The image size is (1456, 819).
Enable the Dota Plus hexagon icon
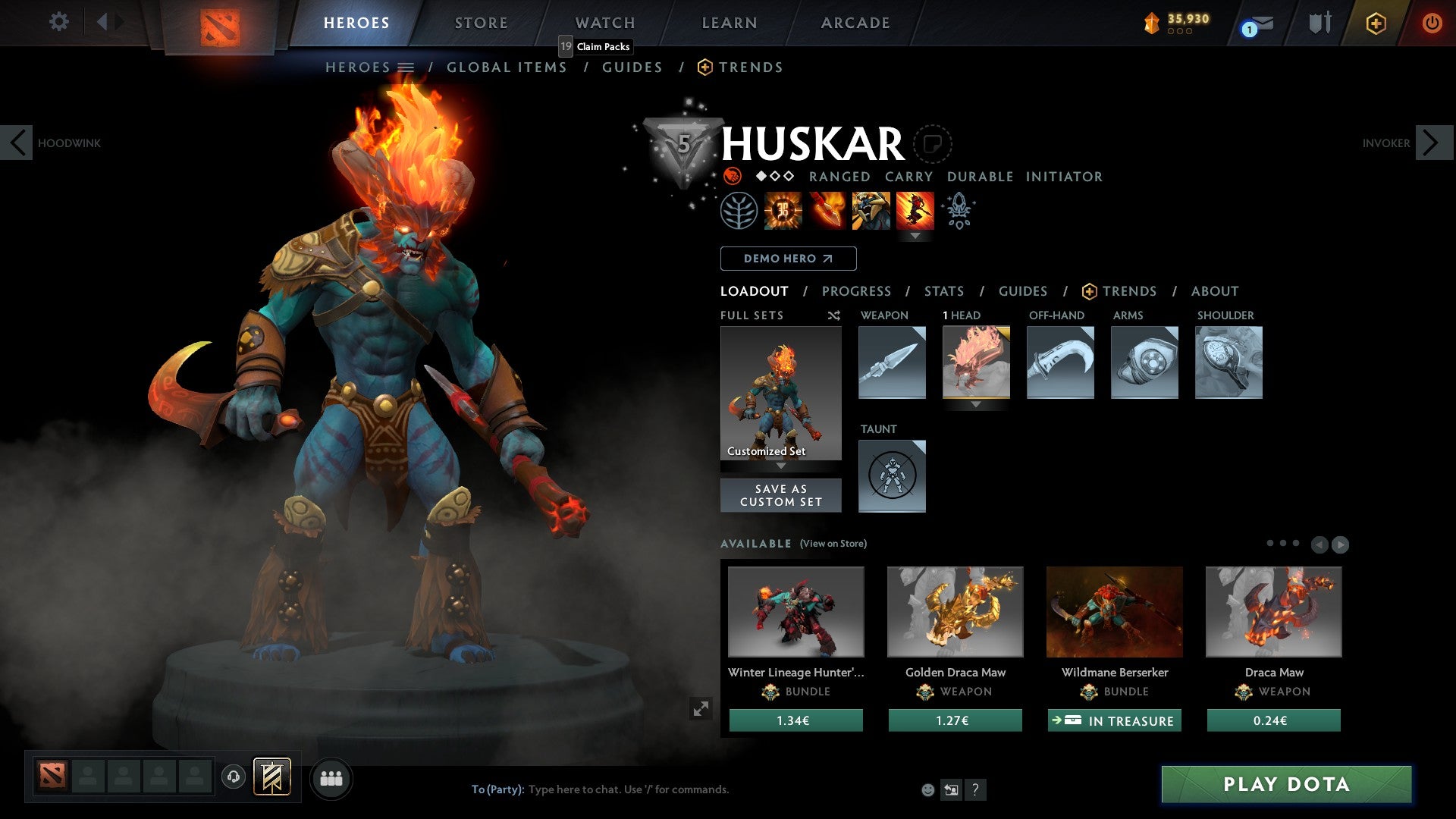pyautogui.click(x=1376, y=23)
